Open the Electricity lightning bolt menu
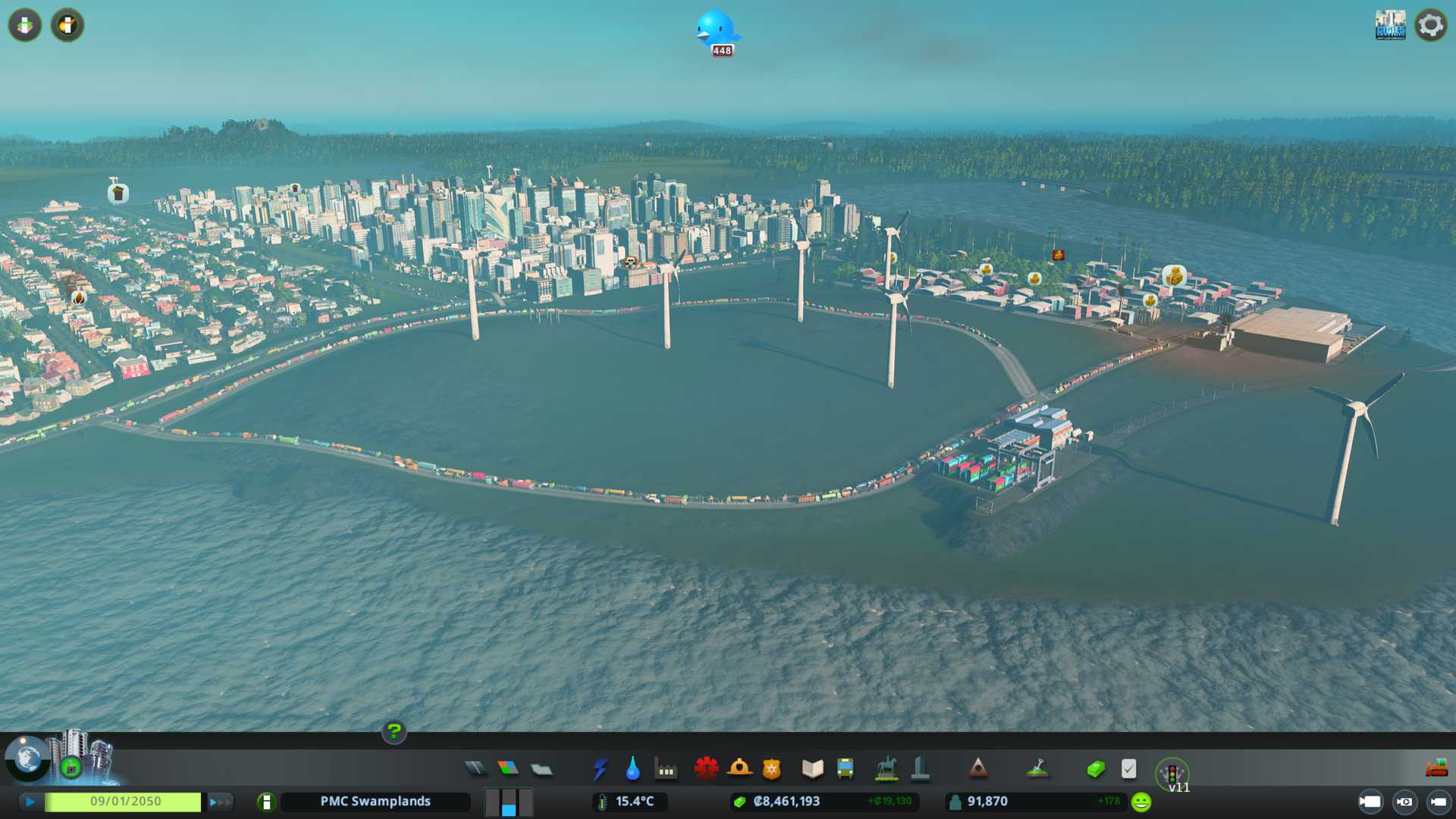The width and height of the screenshot is (1456, 819). 600,769
